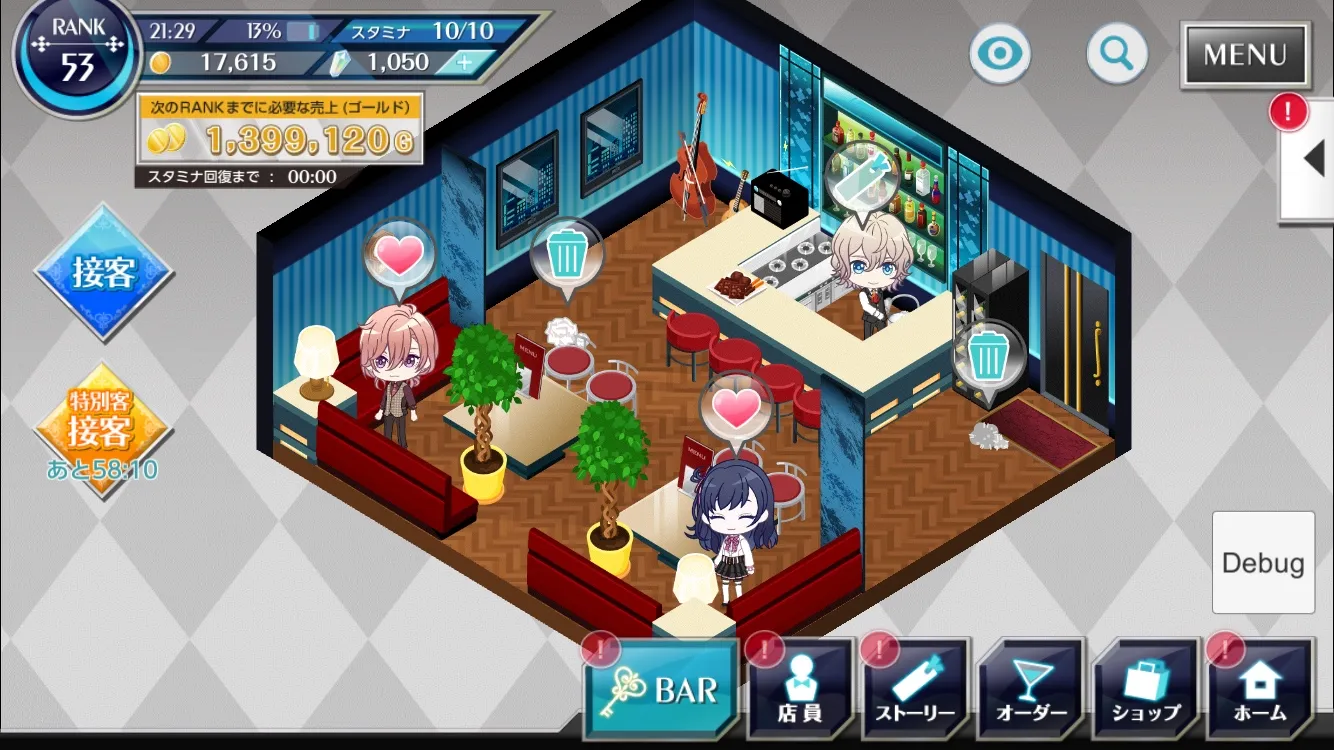Visit the ショップ shop
1334x750 pixels.
1146,690
